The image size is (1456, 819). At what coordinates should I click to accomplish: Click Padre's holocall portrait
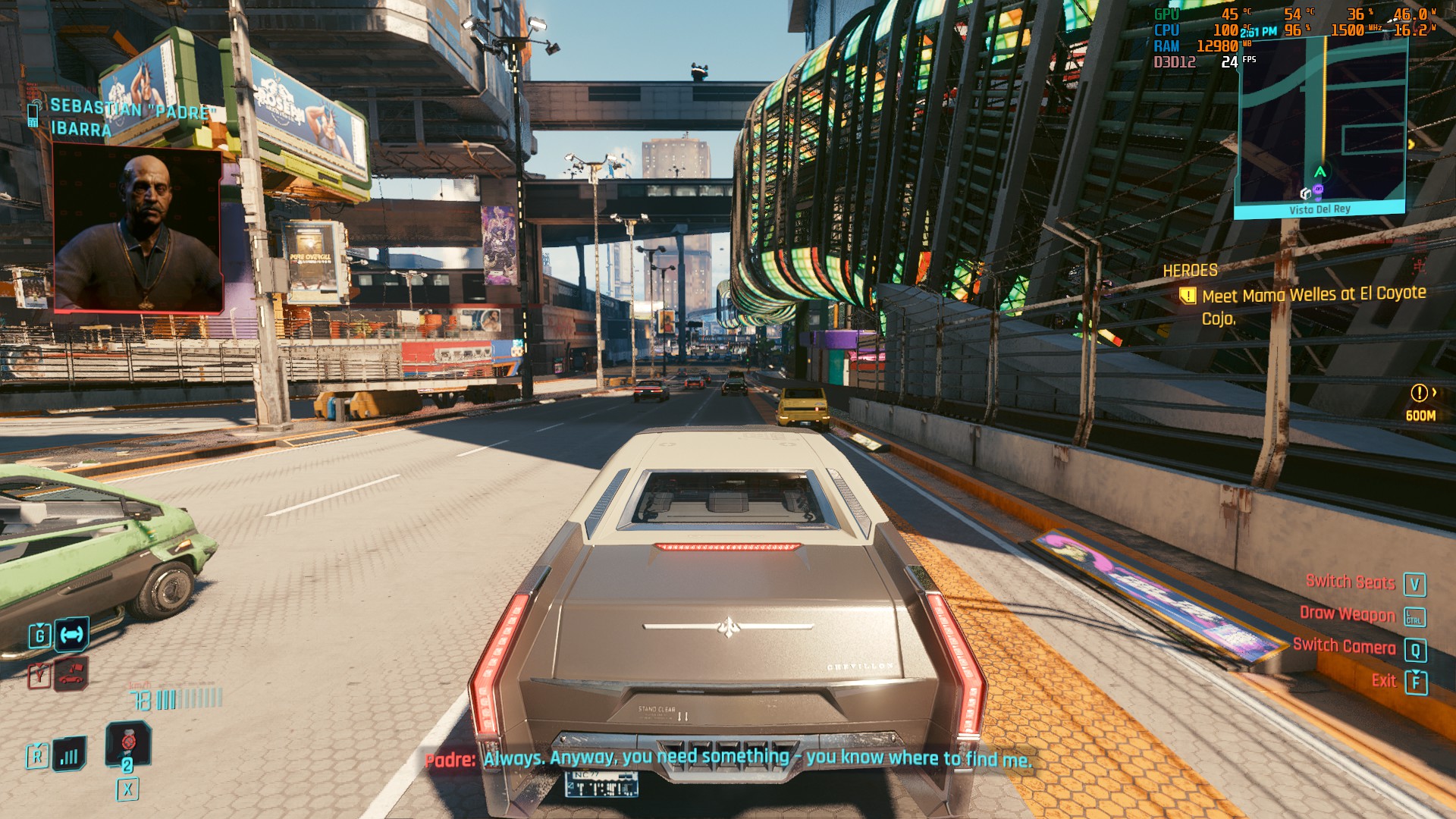click(138, 227)
